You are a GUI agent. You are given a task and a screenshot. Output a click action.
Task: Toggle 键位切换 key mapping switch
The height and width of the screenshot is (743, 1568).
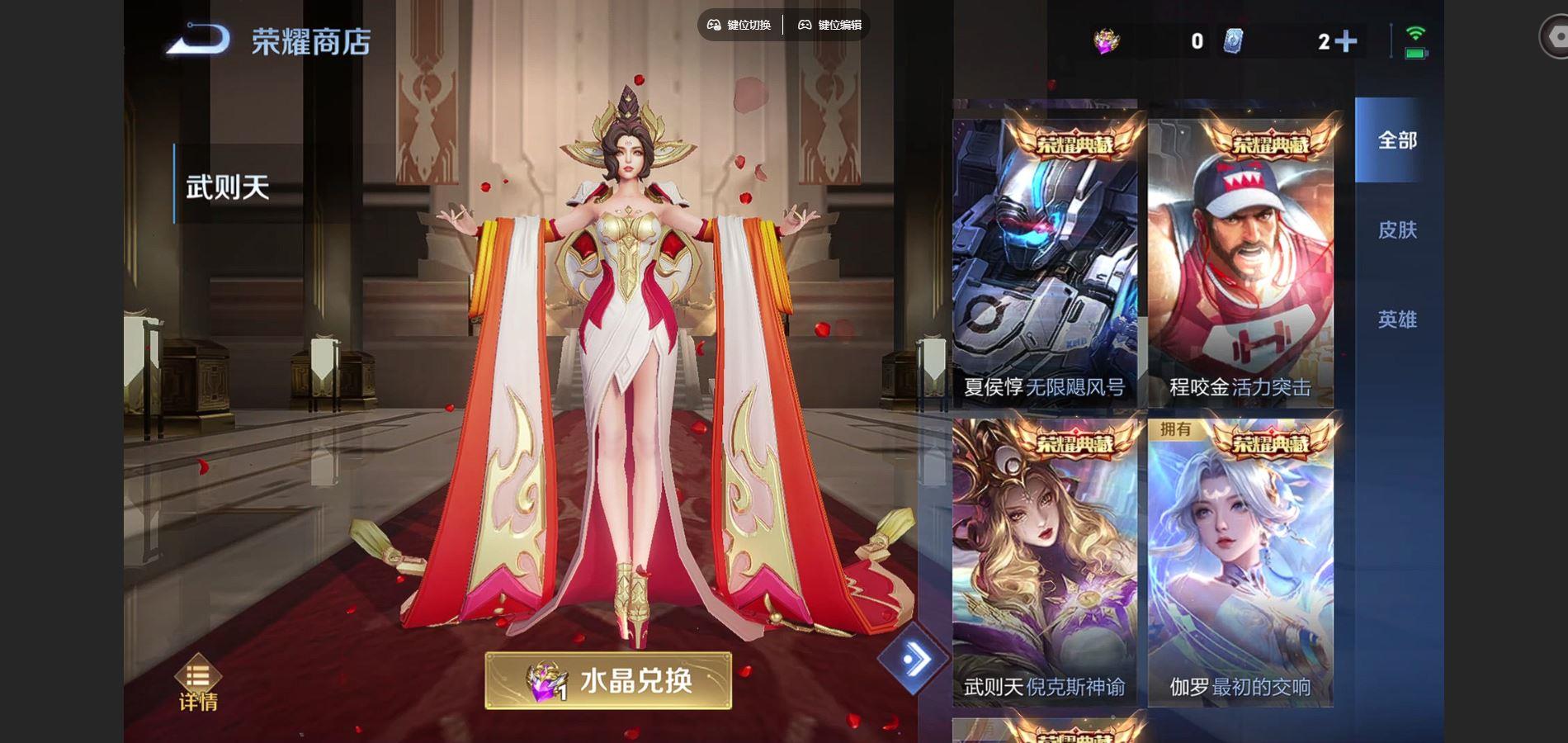745,24
